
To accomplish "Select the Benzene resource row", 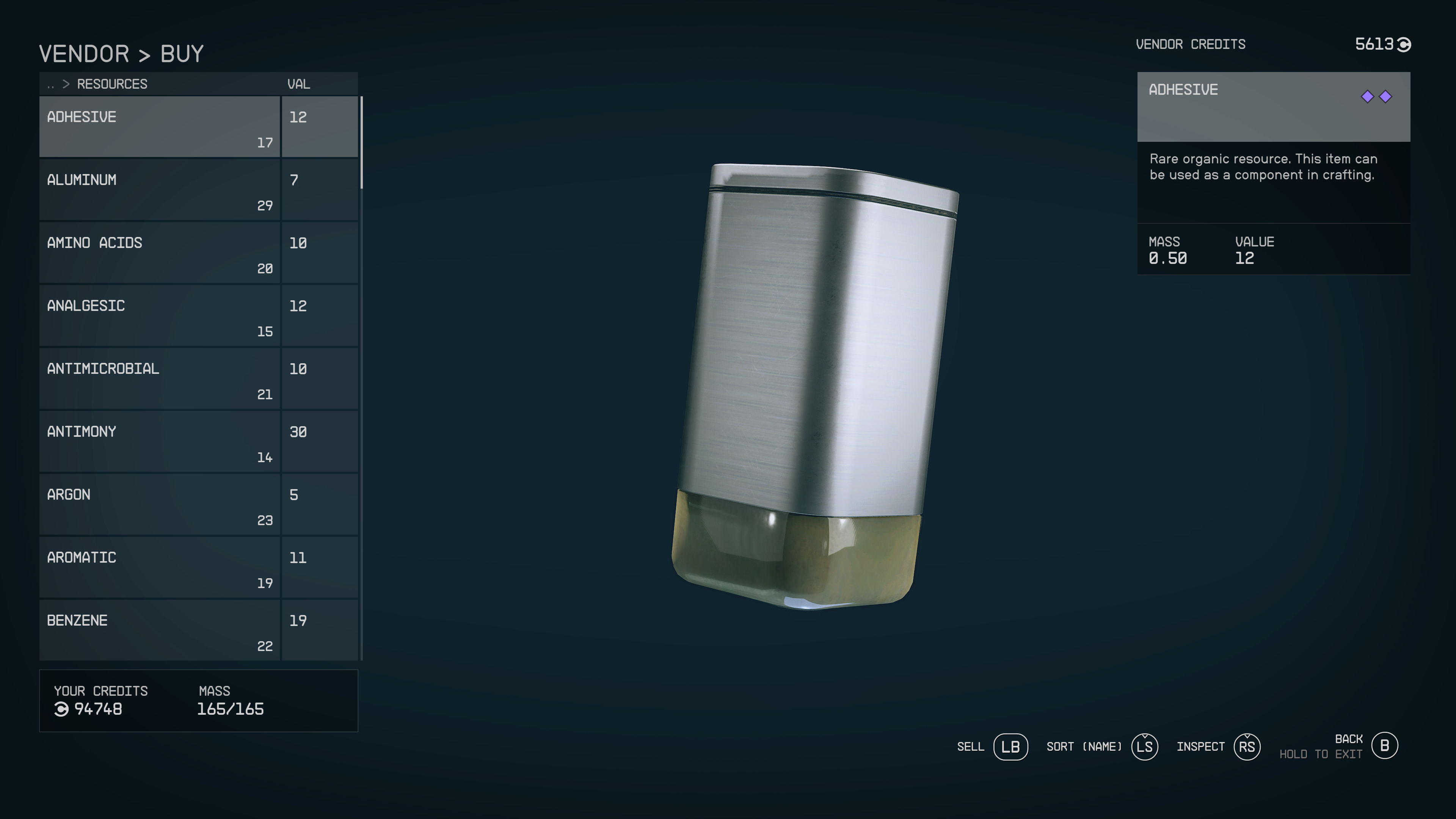I will 159,630.
